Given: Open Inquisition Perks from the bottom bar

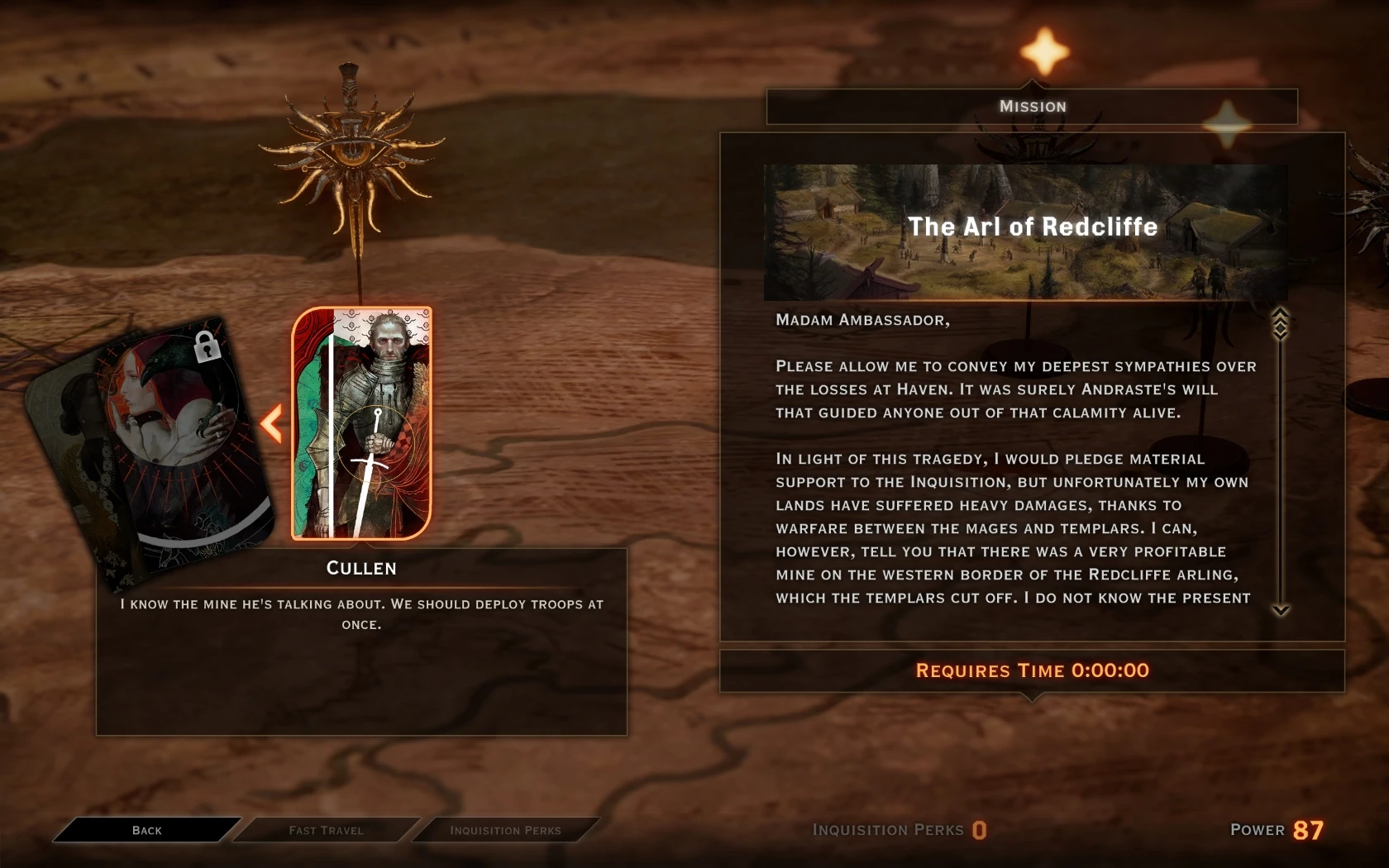Looking at the screenshot, I should click(x=505, y=830).
